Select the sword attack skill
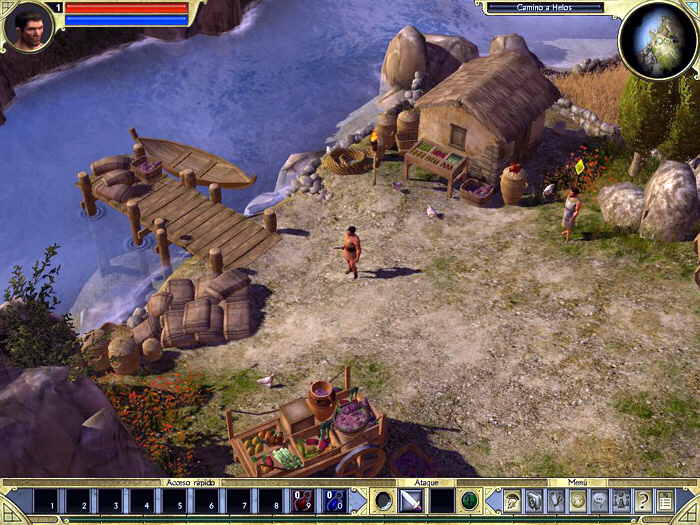 pyautogui.click(x=412, y=500)
